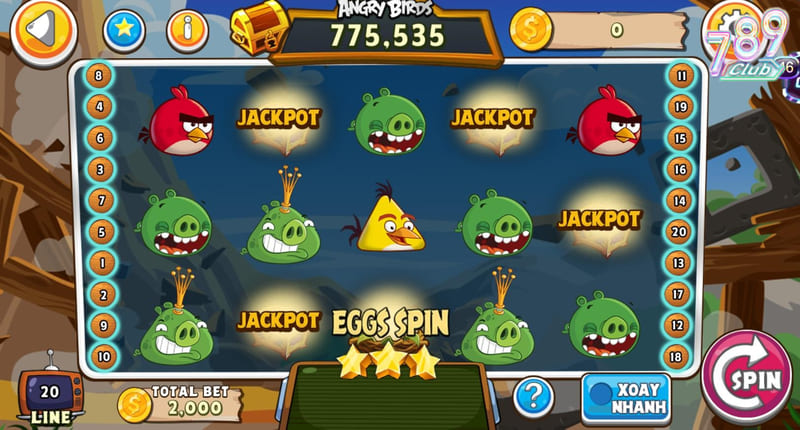Show game info with the 'i' button
This screenshot has height=430, width=800.
pyautogui.click(x=185, y=31)
